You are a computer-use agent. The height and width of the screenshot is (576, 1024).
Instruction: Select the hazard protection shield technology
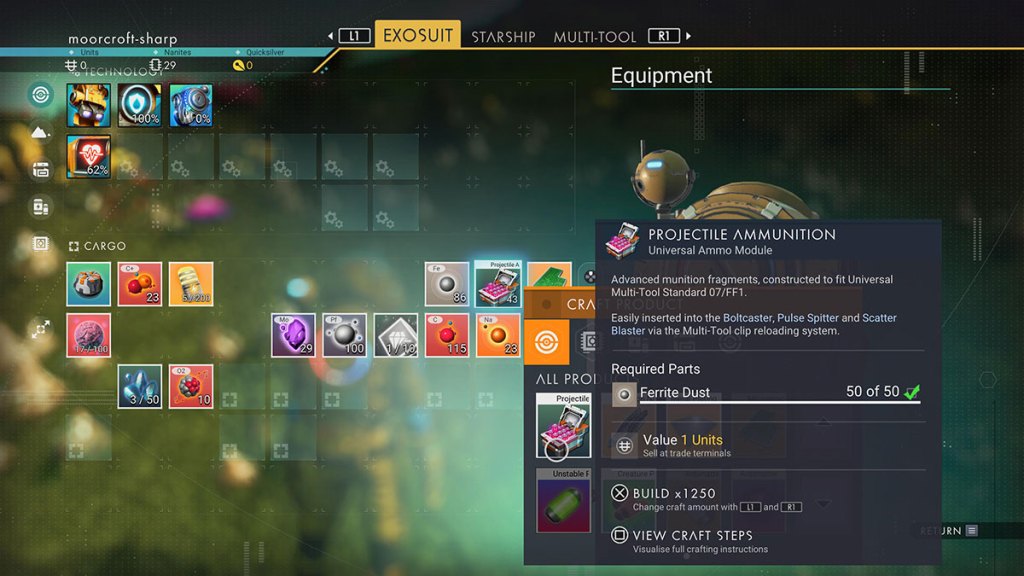pos(140,105)
